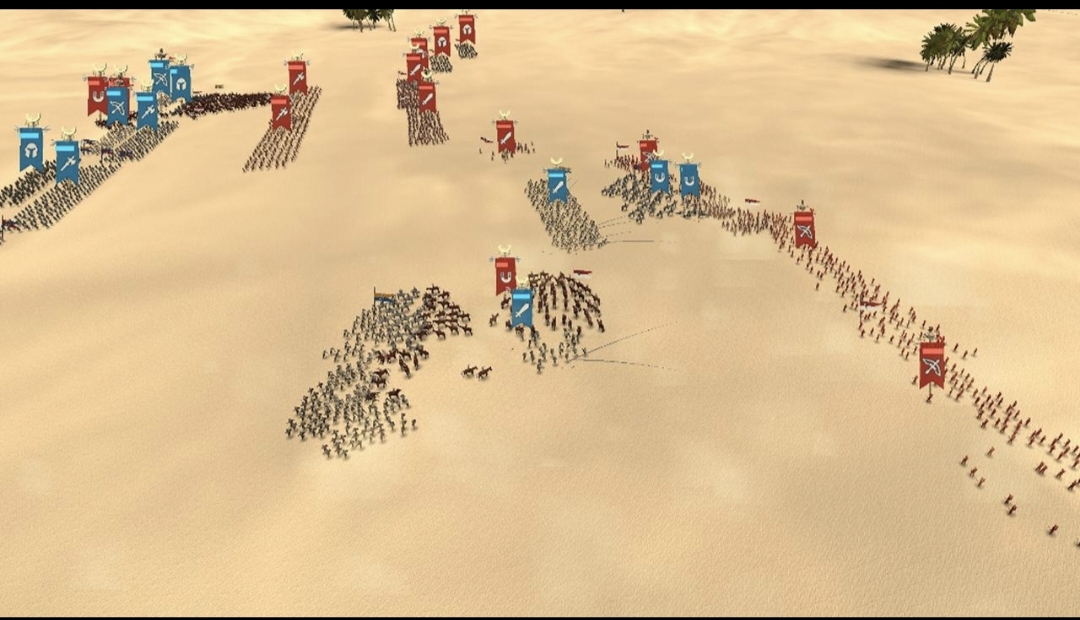Select red horseshoe banner beside the blue bow banners
1080x620 pixels.
tap(97, 95)
